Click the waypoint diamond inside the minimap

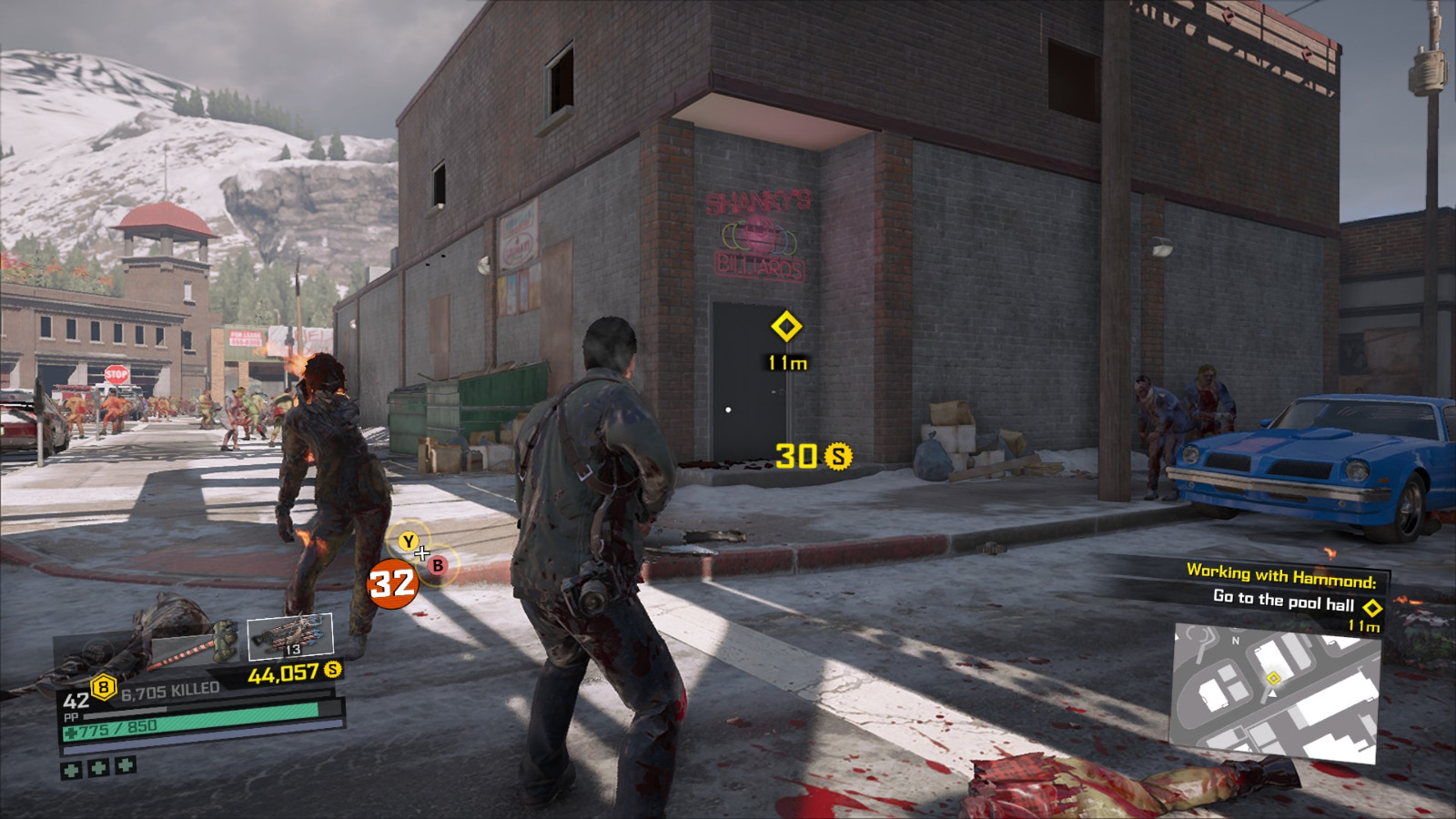click(x=1274, y=678)
